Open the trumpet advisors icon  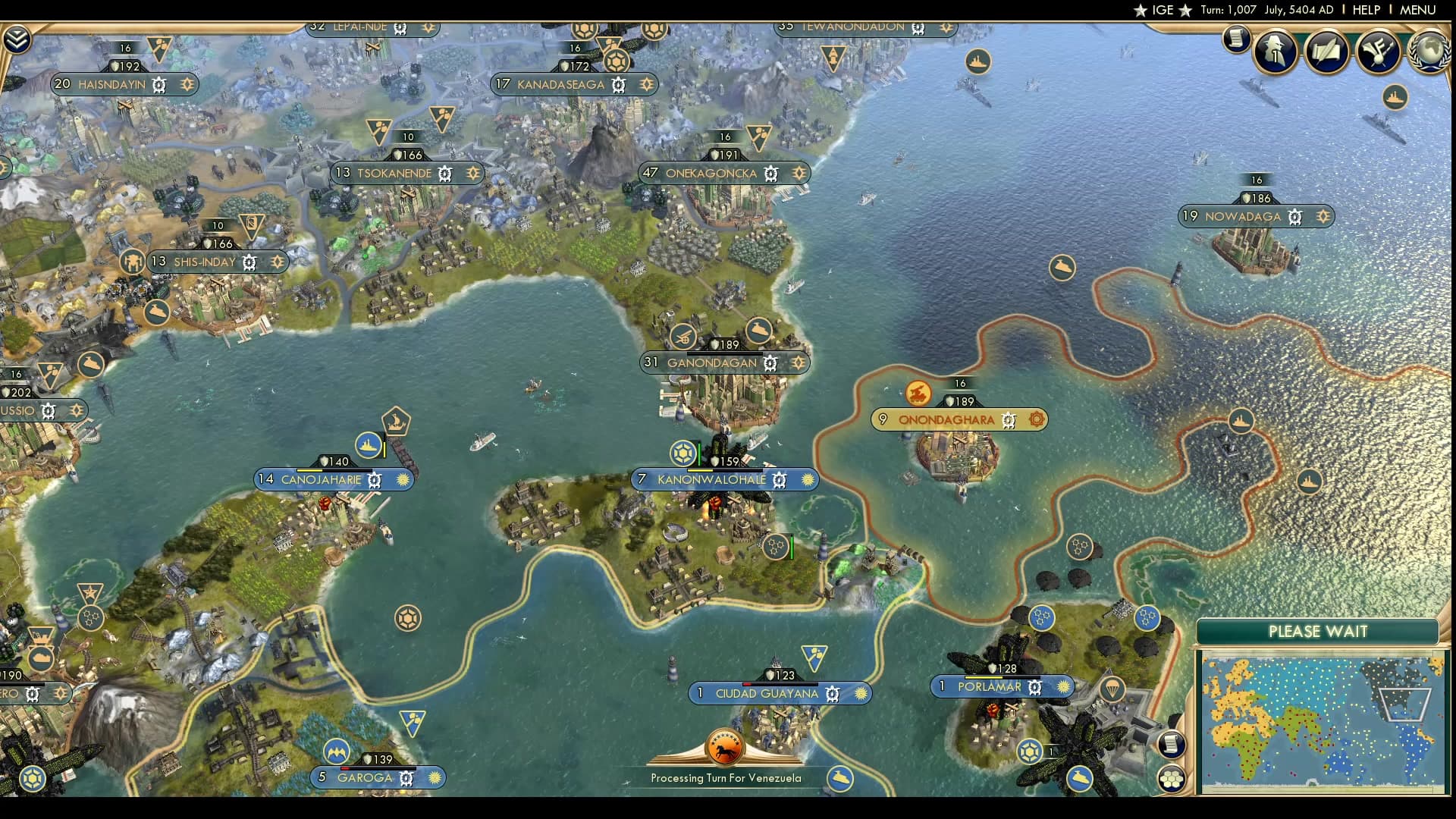click(x=1378, y=51)
